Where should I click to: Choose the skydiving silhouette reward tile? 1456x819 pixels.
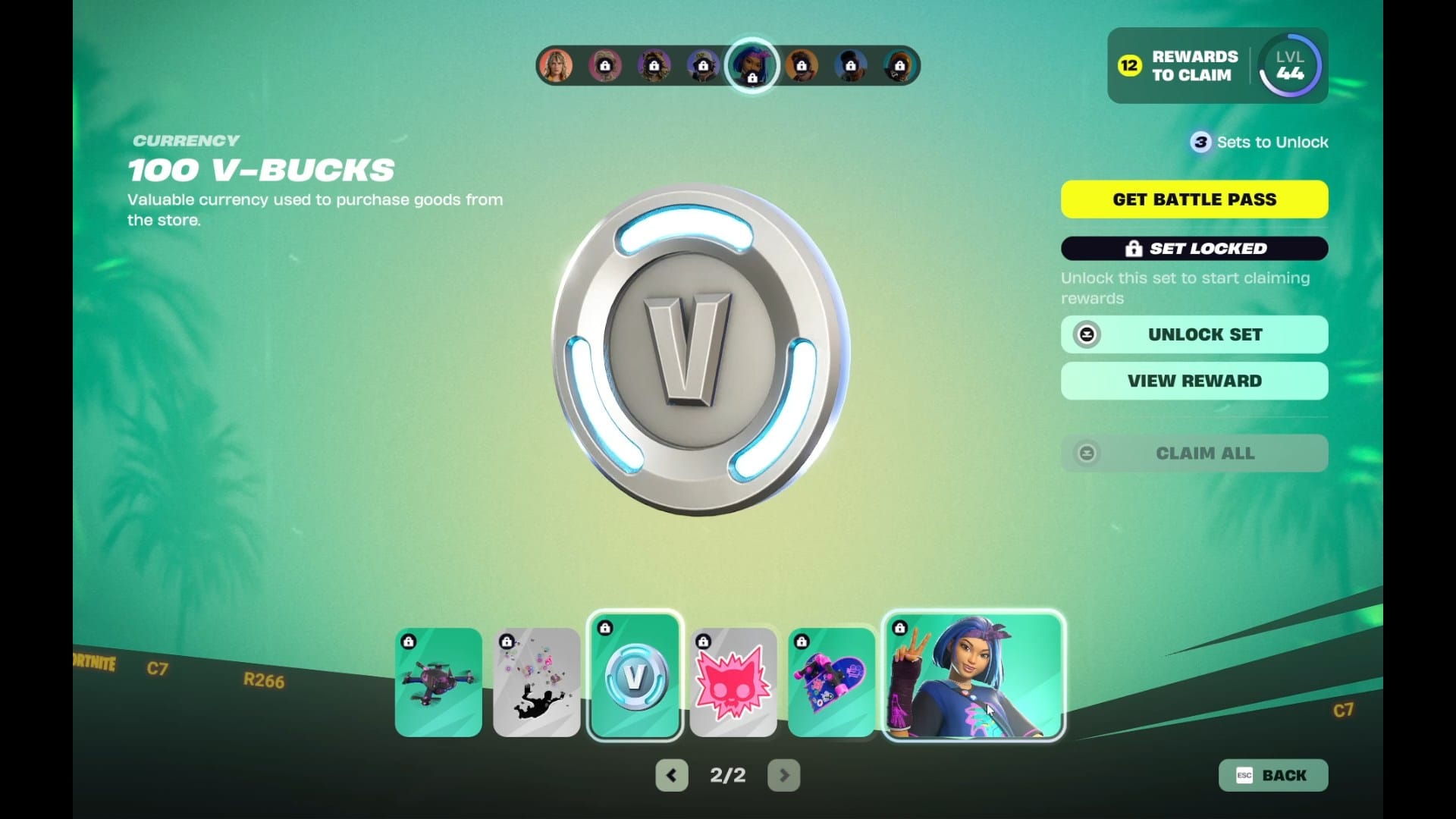537,682
